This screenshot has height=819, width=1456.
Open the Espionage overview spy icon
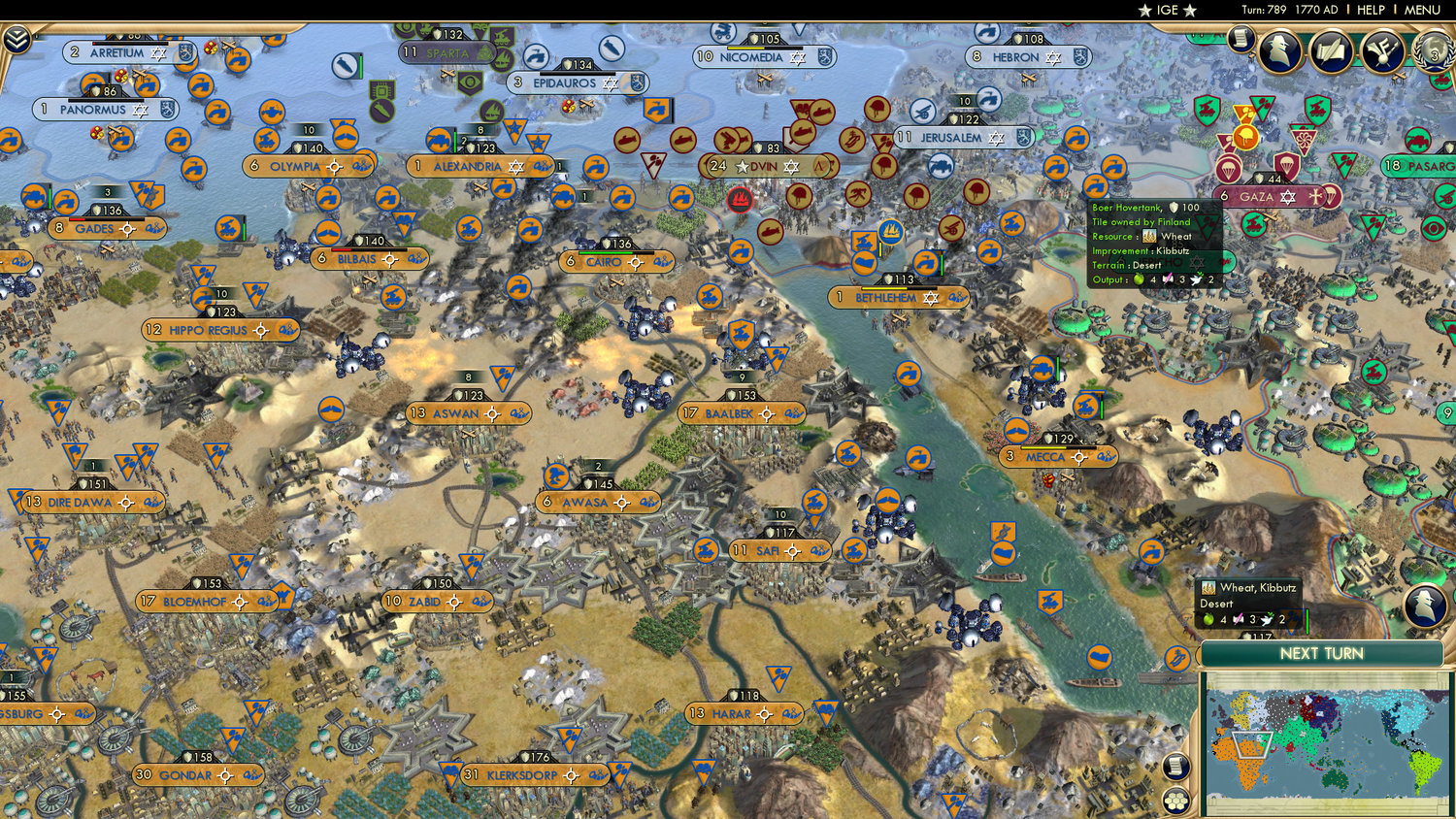coord(1281,53)
